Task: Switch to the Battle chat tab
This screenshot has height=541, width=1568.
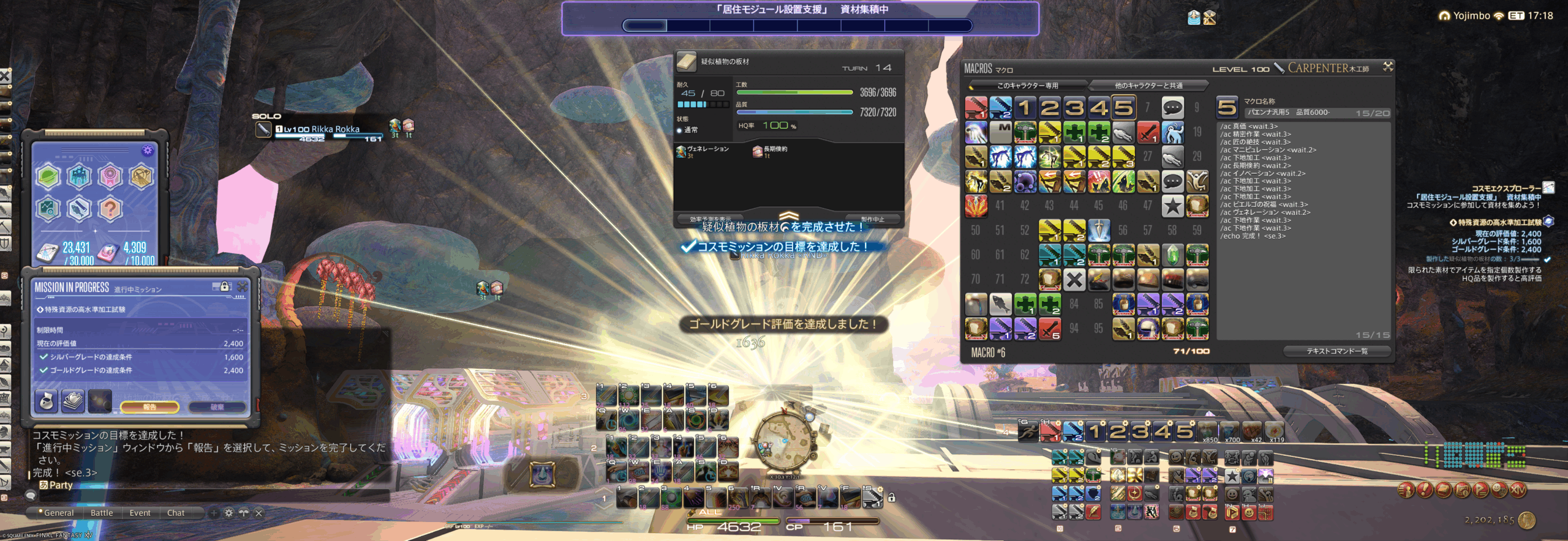Action: tap(102, 513)
